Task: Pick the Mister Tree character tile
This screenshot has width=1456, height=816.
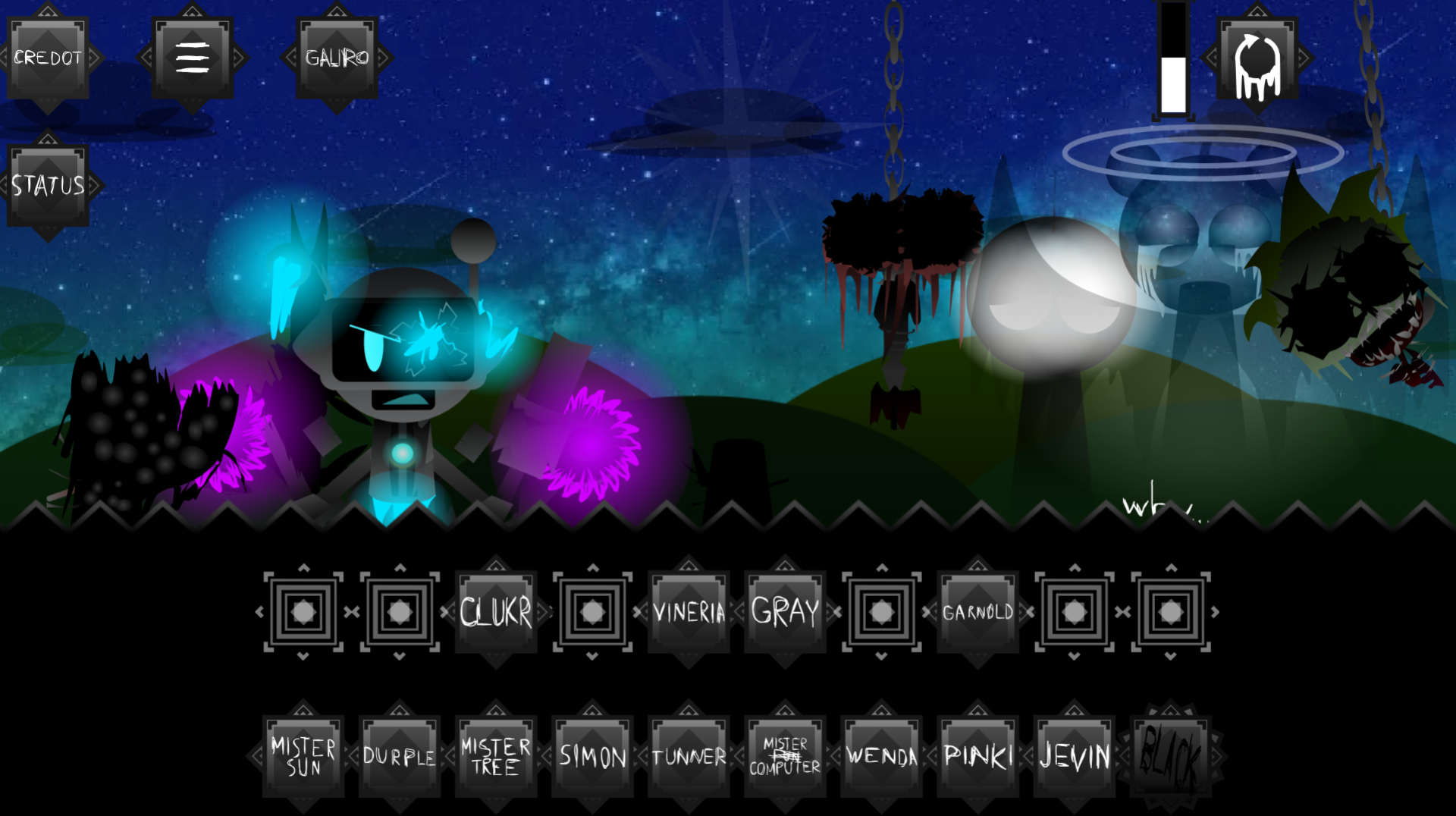Action: (496, 756)
